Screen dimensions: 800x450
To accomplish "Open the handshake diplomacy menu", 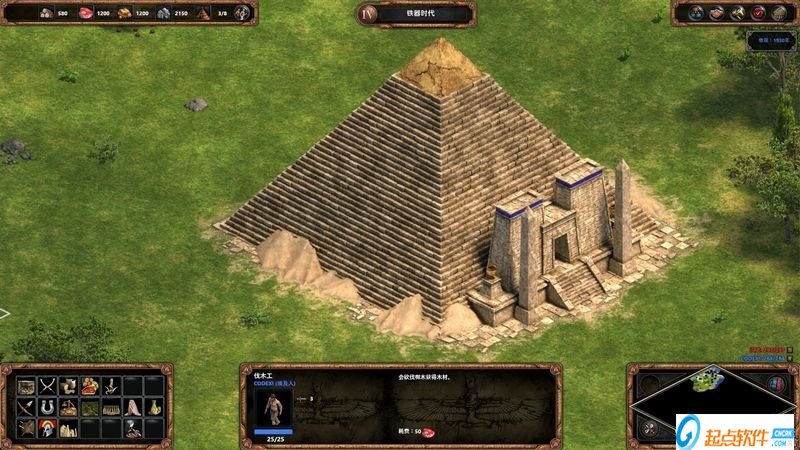I will pyautogui.click(x=716, y=13).
